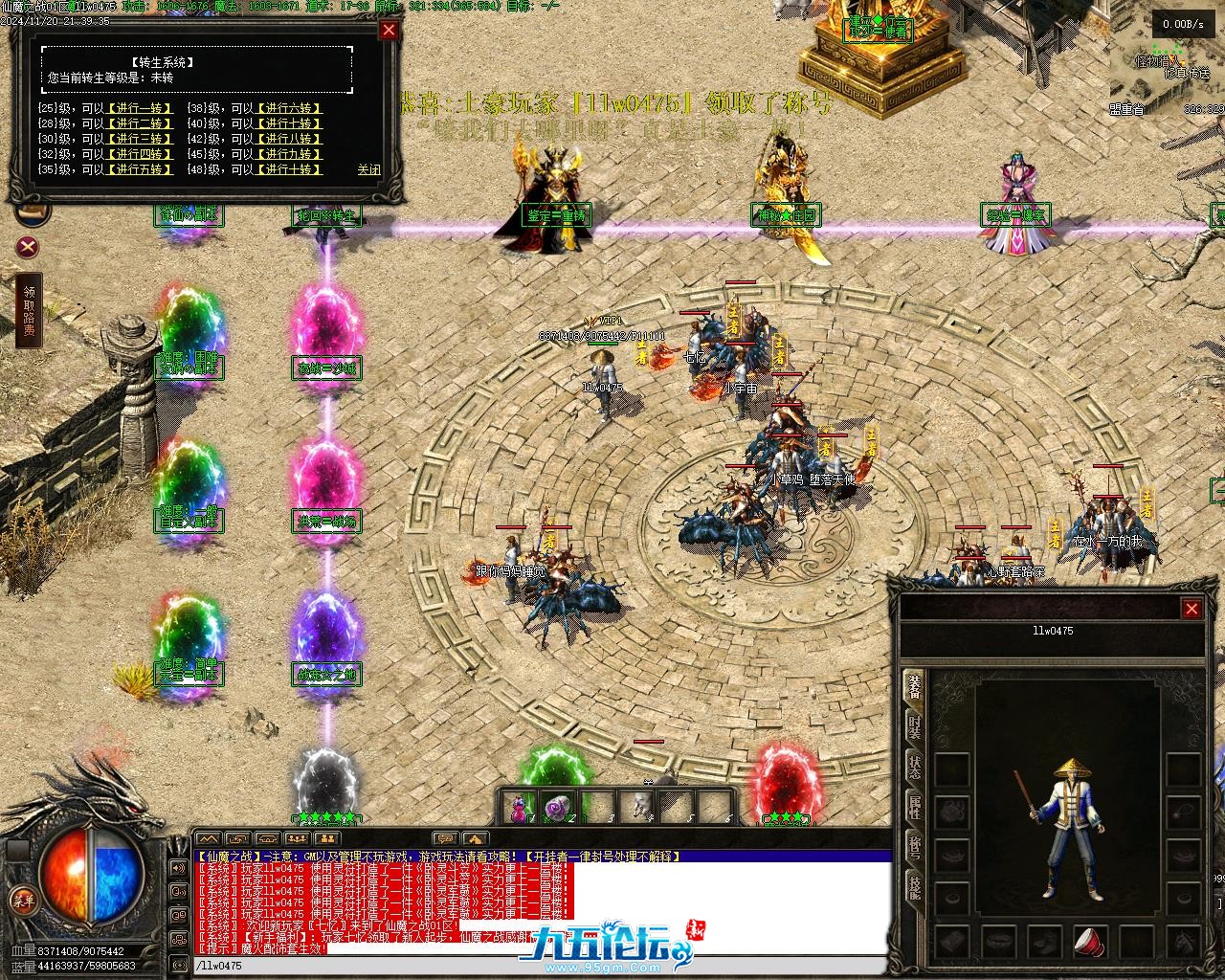The width and height of the screenshot is (1225, 980).
Task: Choose the 进行十转 link at level 48
Action: click(290, 169)
